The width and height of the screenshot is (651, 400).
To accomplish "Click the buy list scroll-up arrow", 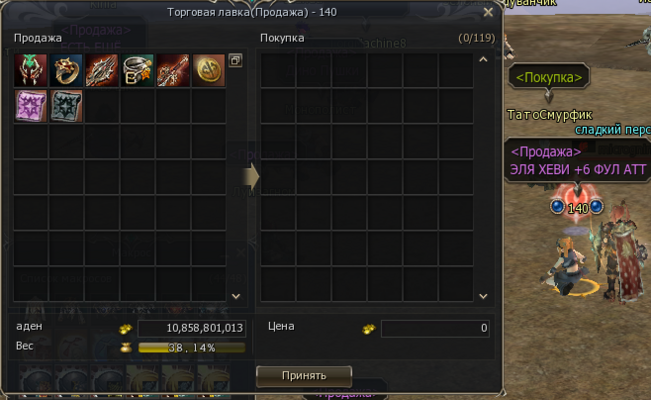I will (x=483, y=60).
